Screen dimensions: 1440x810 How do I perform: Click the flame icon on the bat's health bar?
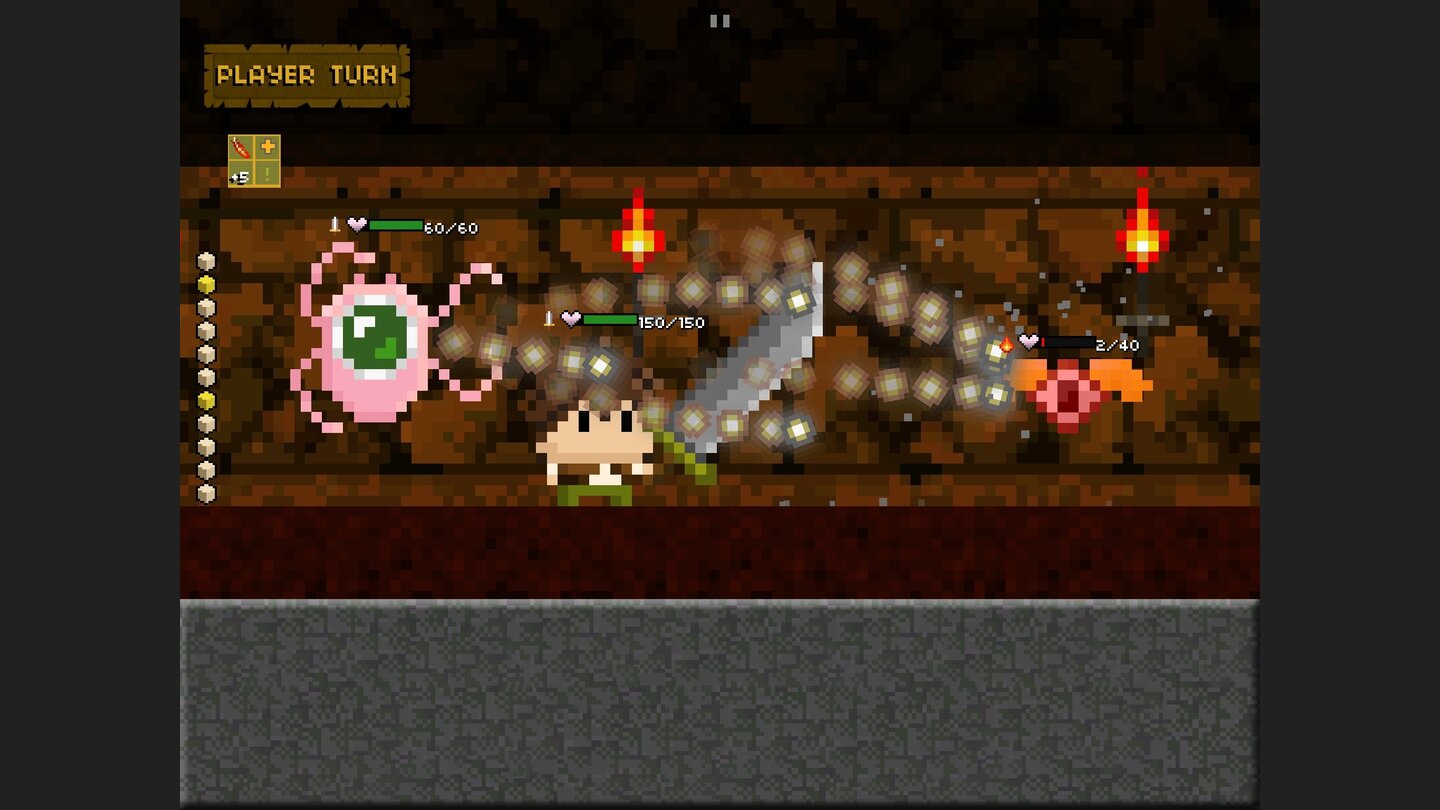[1006, 343]
